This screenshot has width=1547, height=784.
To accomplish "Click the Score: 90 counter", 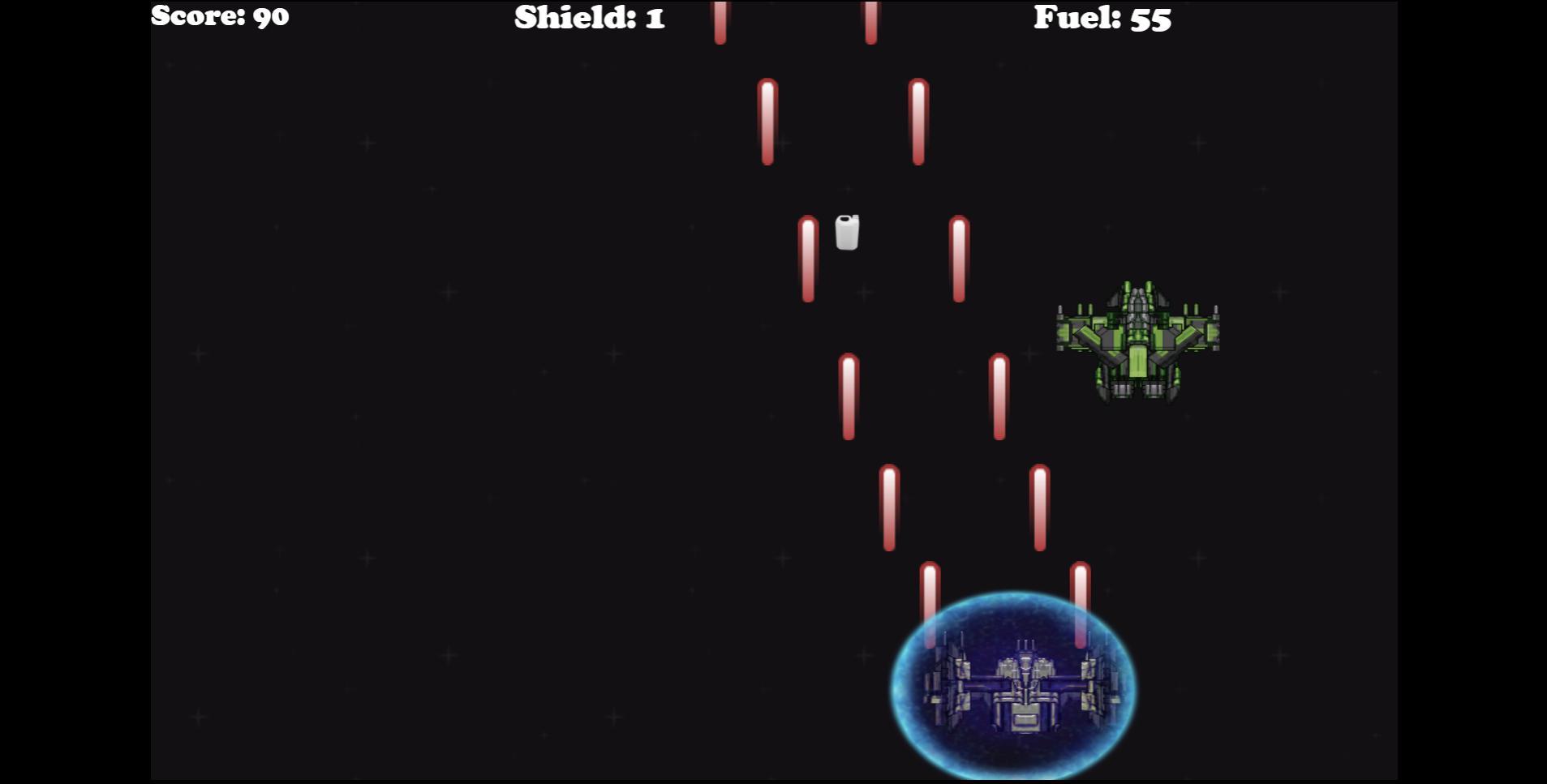I will pyautogui.click(x=220, y=16).
